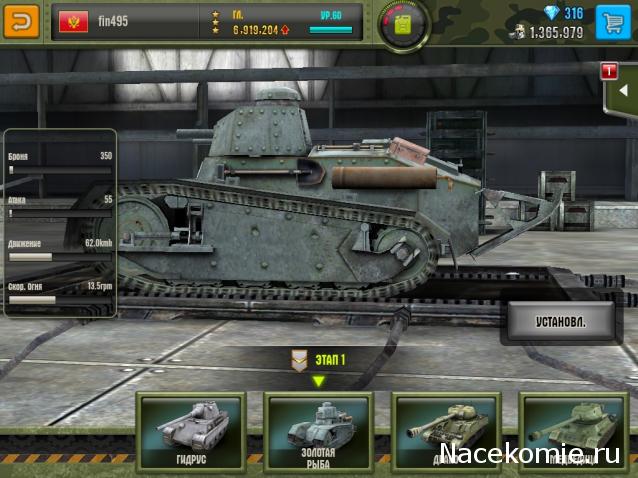Go back with the orange return arrow
This screenshot has width=638, height=478.
pyautogui.click(x=21, y=20)
